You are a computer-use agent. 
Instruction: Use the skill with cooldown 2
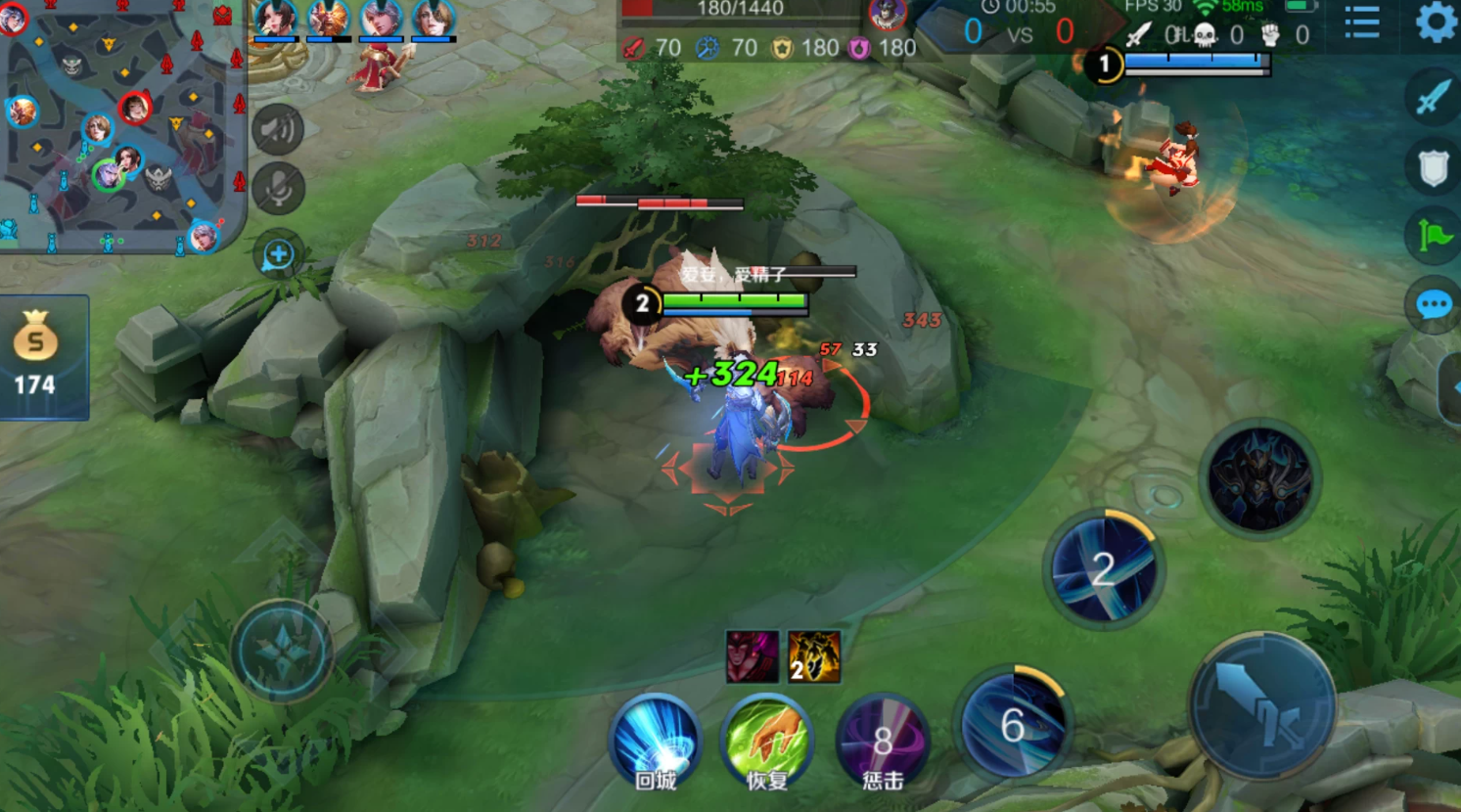[x=1104, y=568]
